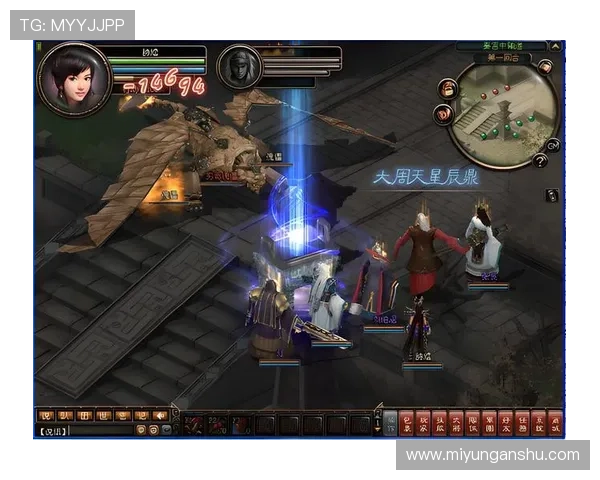This screenshot has width=600, height=480.
Task: Open the GM support button
Action: (552, 145)
